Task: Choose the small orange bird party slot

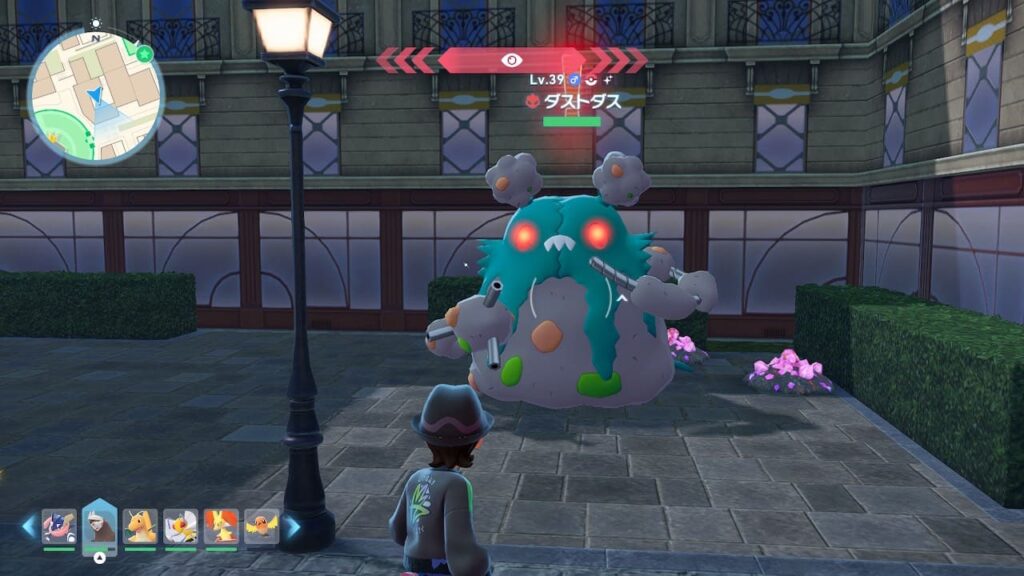Action: point(261,526)
